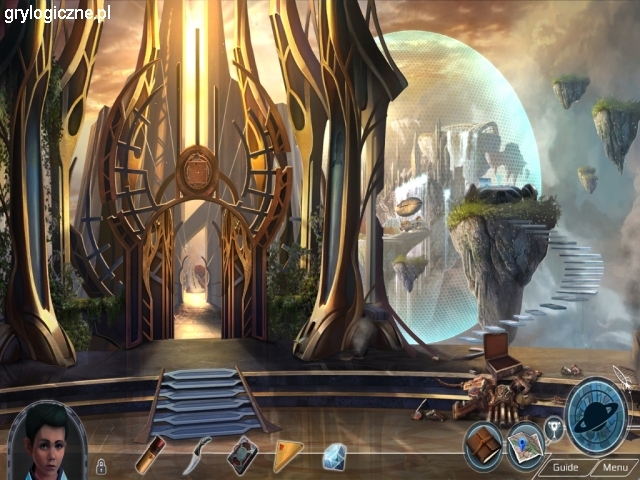The image size is (640, 480).
Task: Open the strategy Guide
Action: (x=565, y=467)
